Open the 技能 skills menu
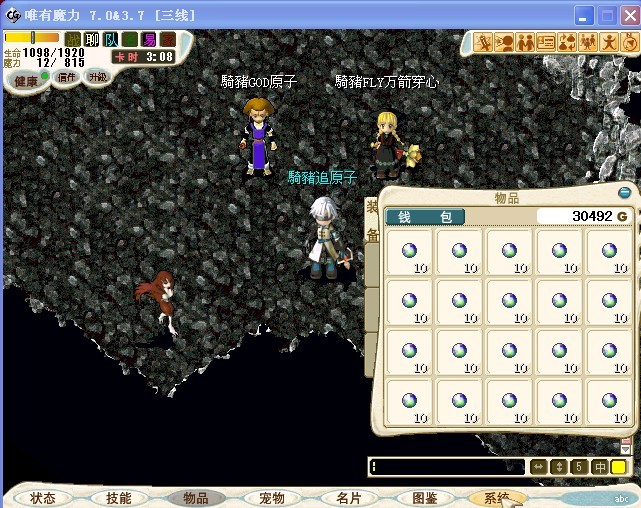641x508 pixels. click(118, 497)
